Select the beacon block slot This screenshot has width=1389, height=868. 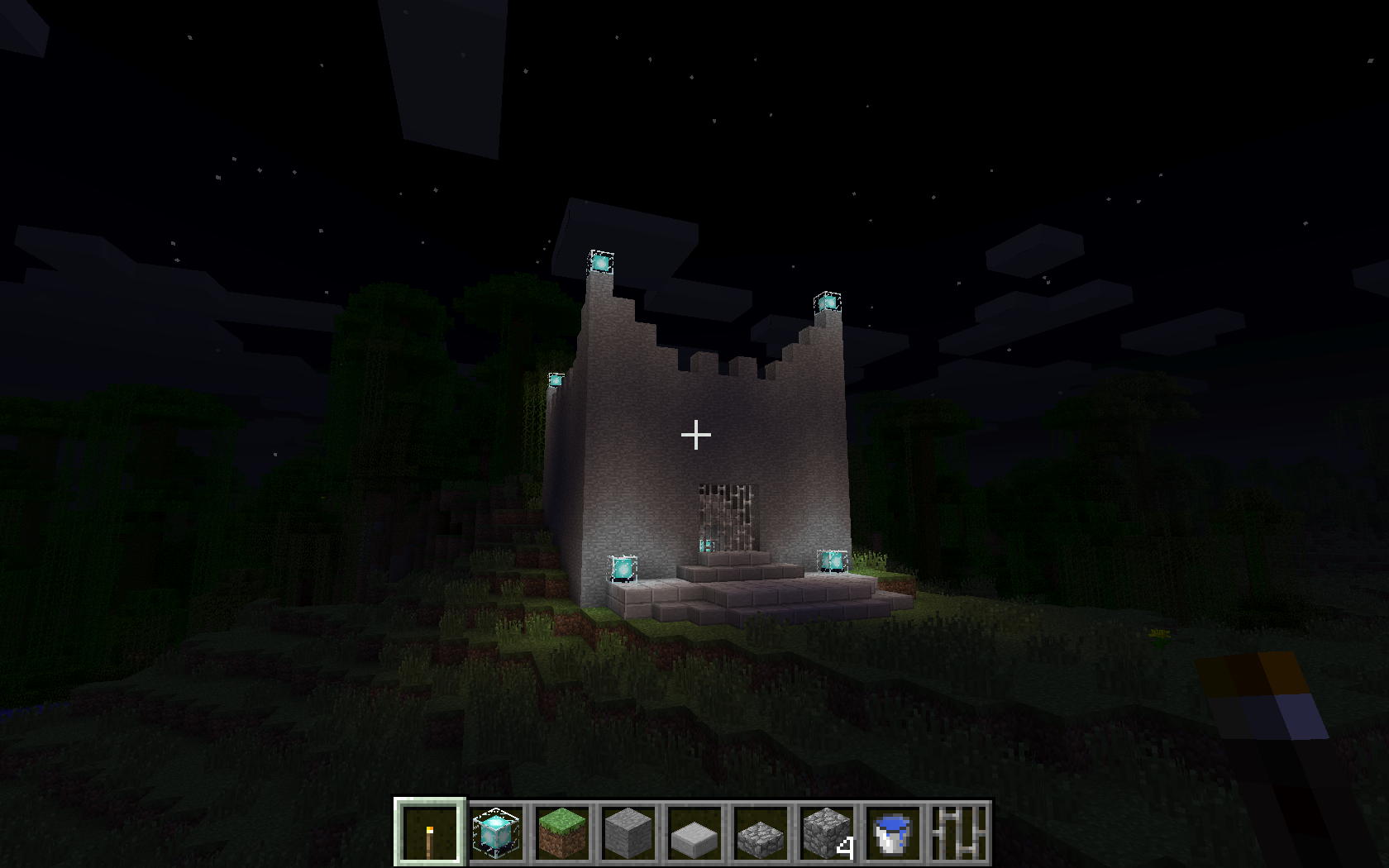495,832
